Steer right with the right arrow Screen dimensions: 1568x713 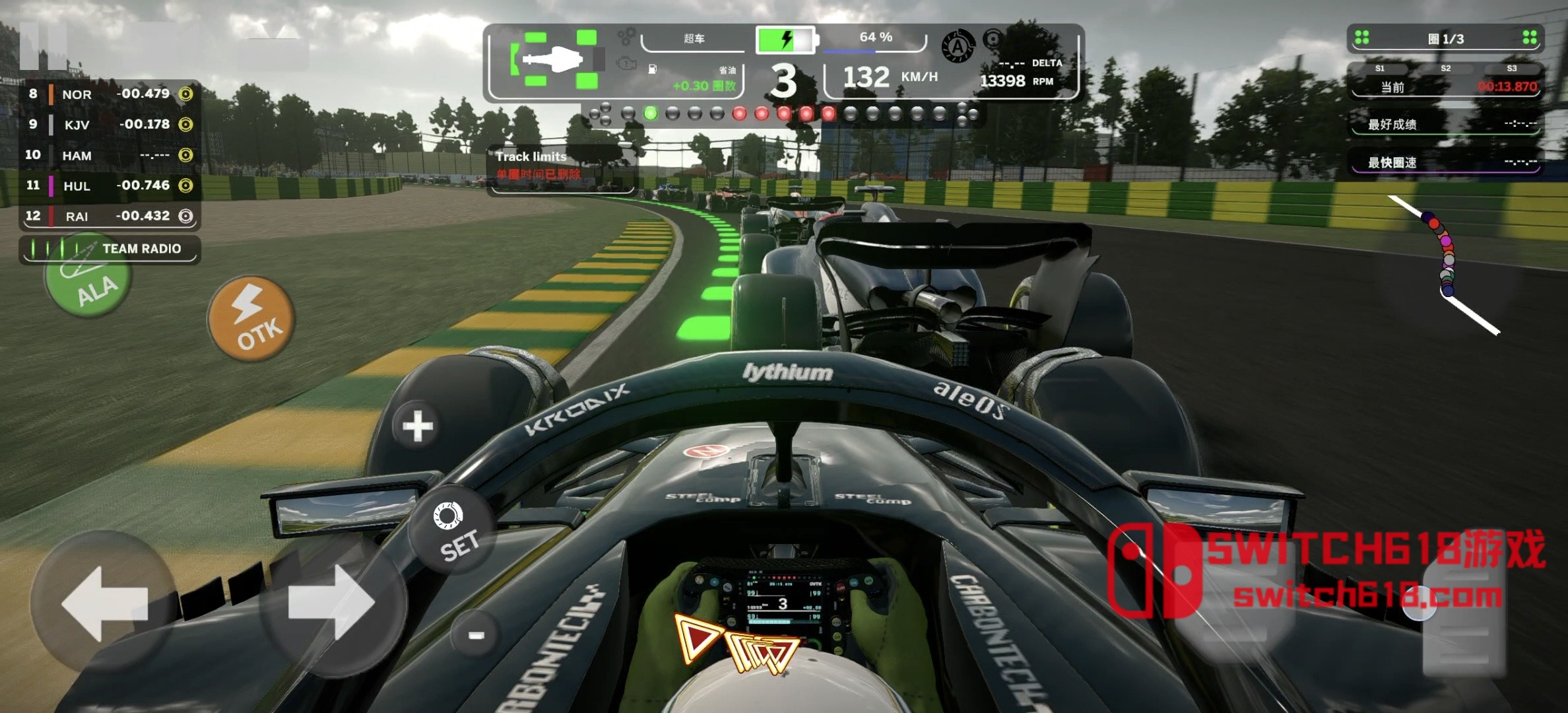[x=332, y=602]
